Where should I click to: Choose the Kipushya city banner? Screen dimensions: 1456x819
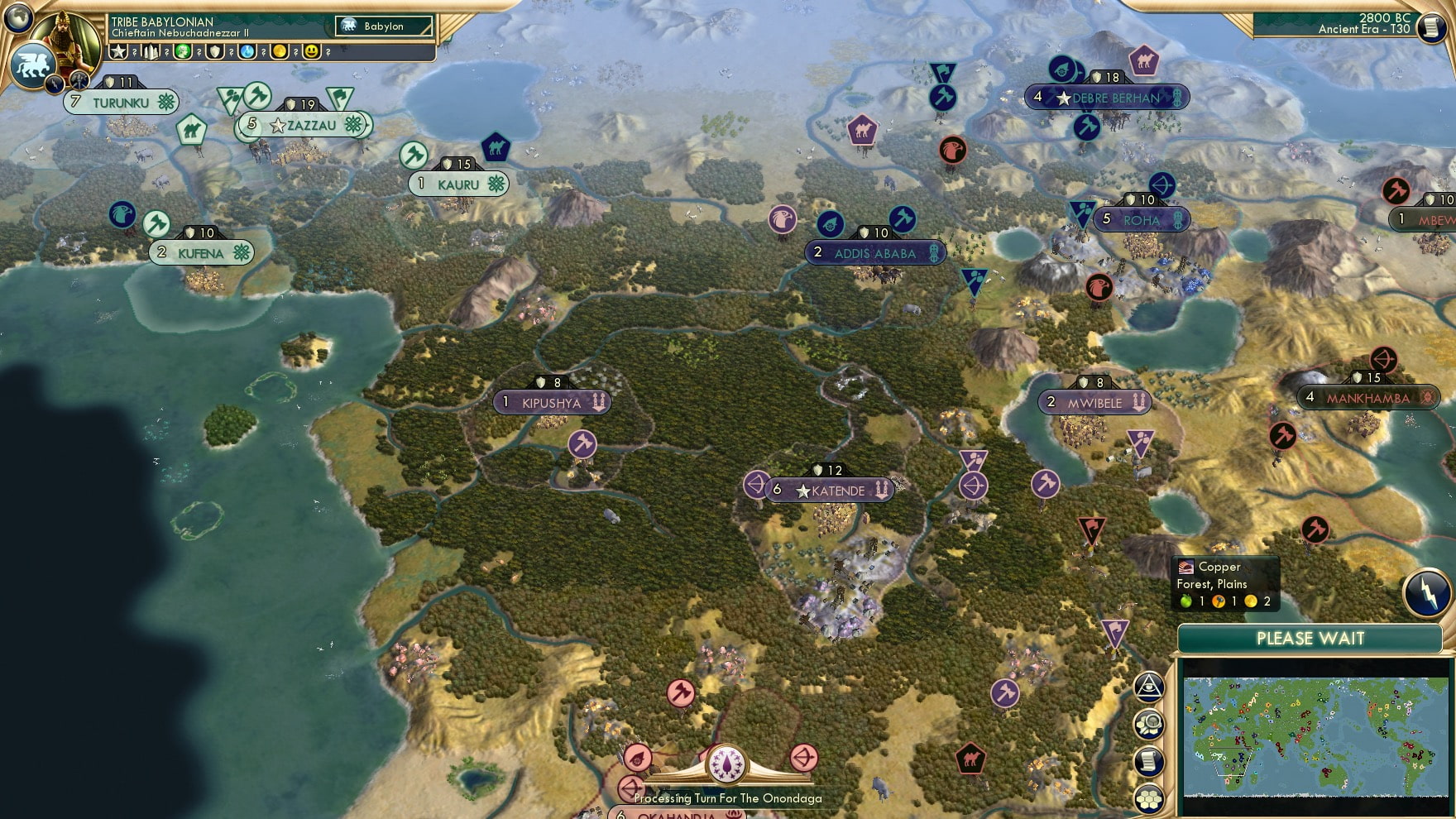(x=552, y=403)
